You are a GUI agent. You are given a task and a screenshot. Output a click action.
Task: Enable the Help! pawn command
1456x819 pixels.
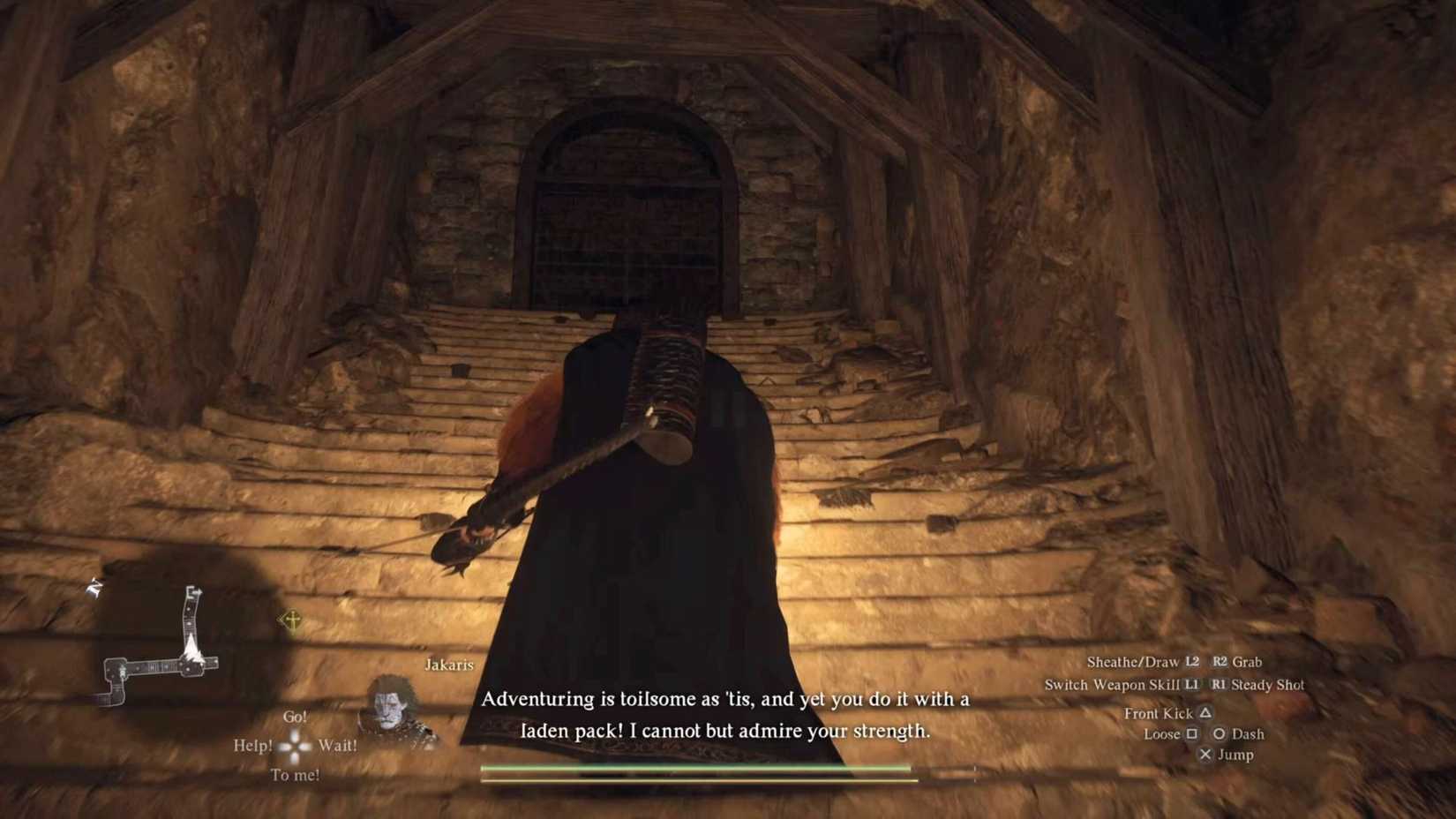coord(253,745)
